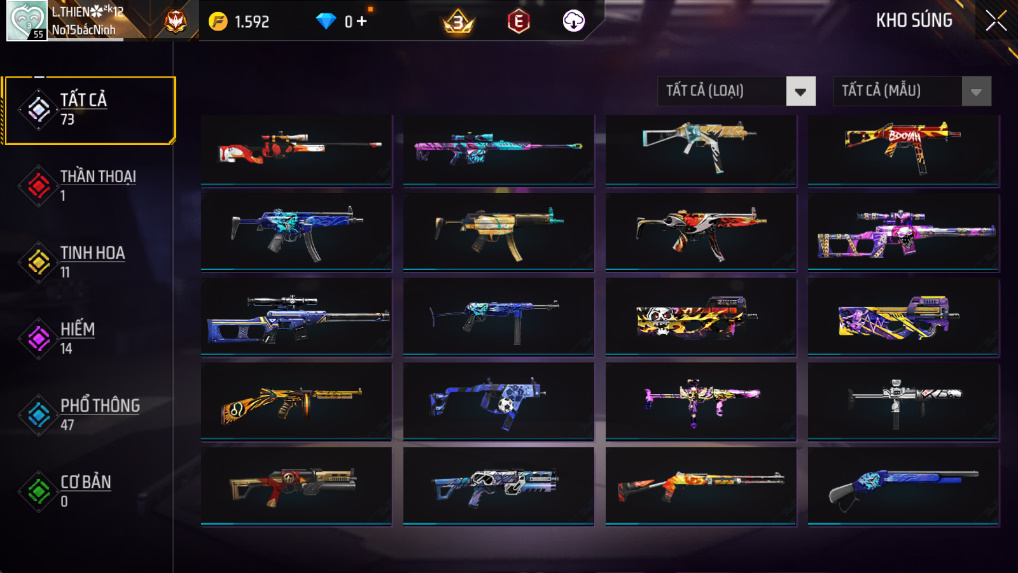Choose the gold MP5 skin
1018x573 pixels.
(x=499, y=230)
